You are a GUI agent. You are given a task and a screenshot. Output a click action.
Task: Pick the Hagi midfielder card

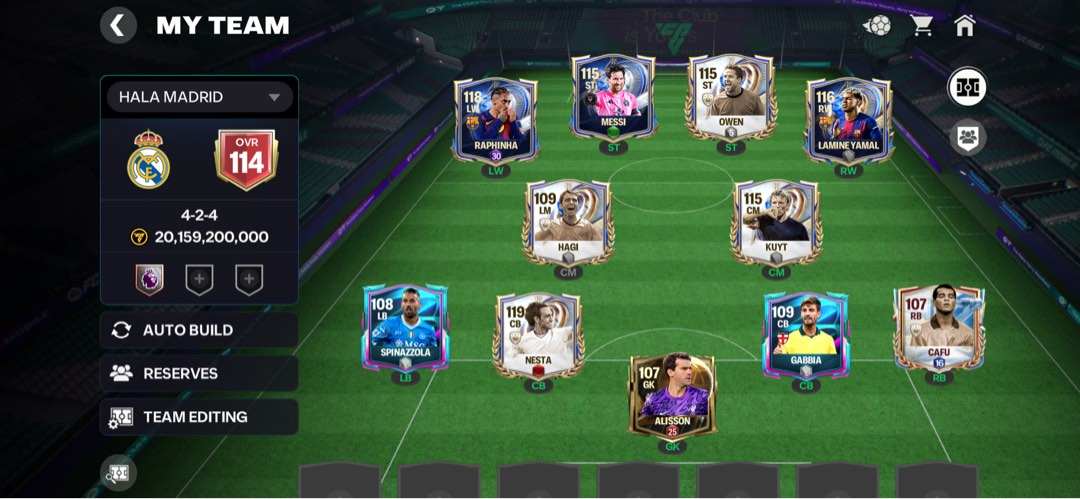click(567, 222)
